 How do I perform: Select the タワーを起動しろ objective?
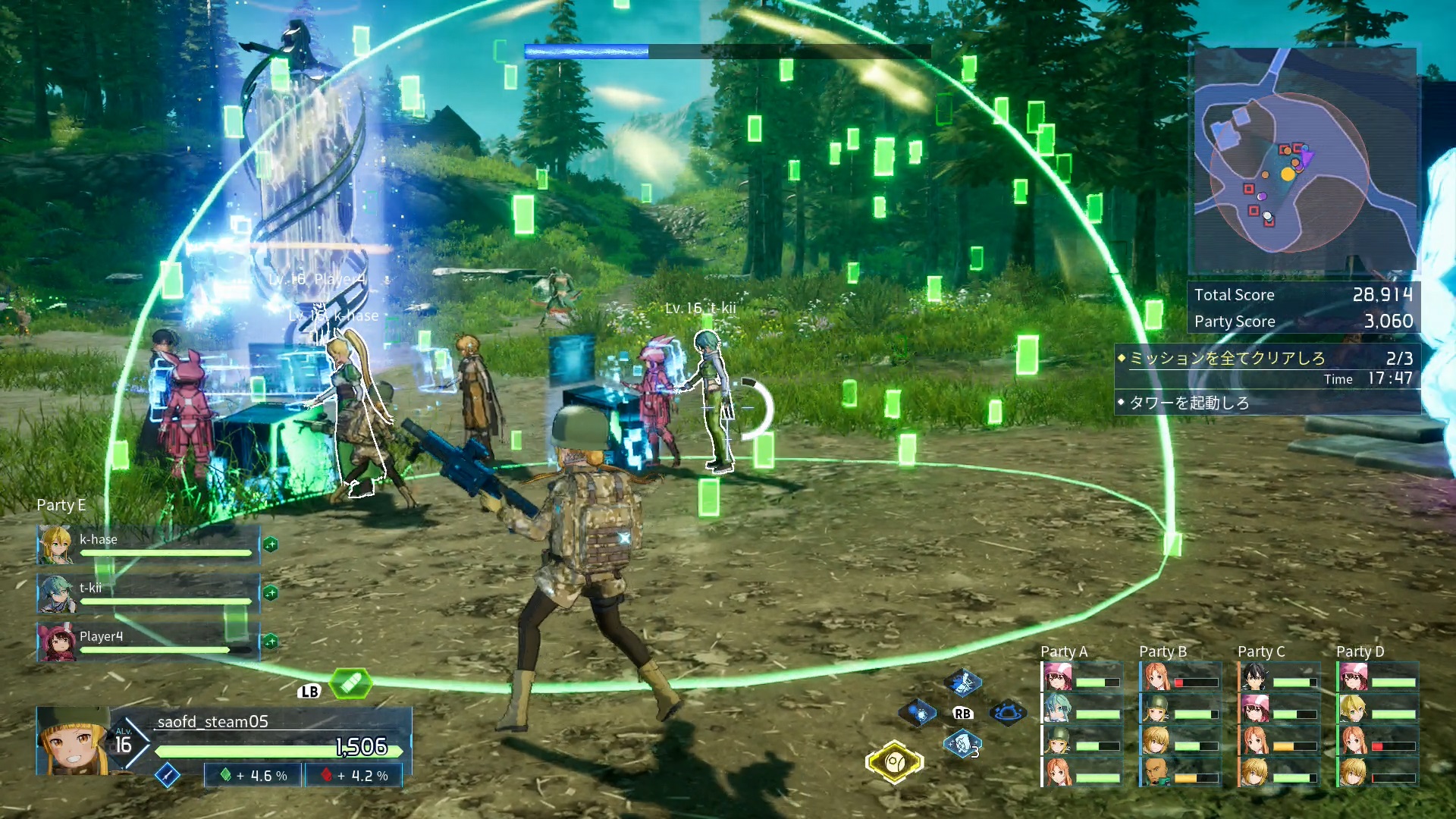(1189, 403)
